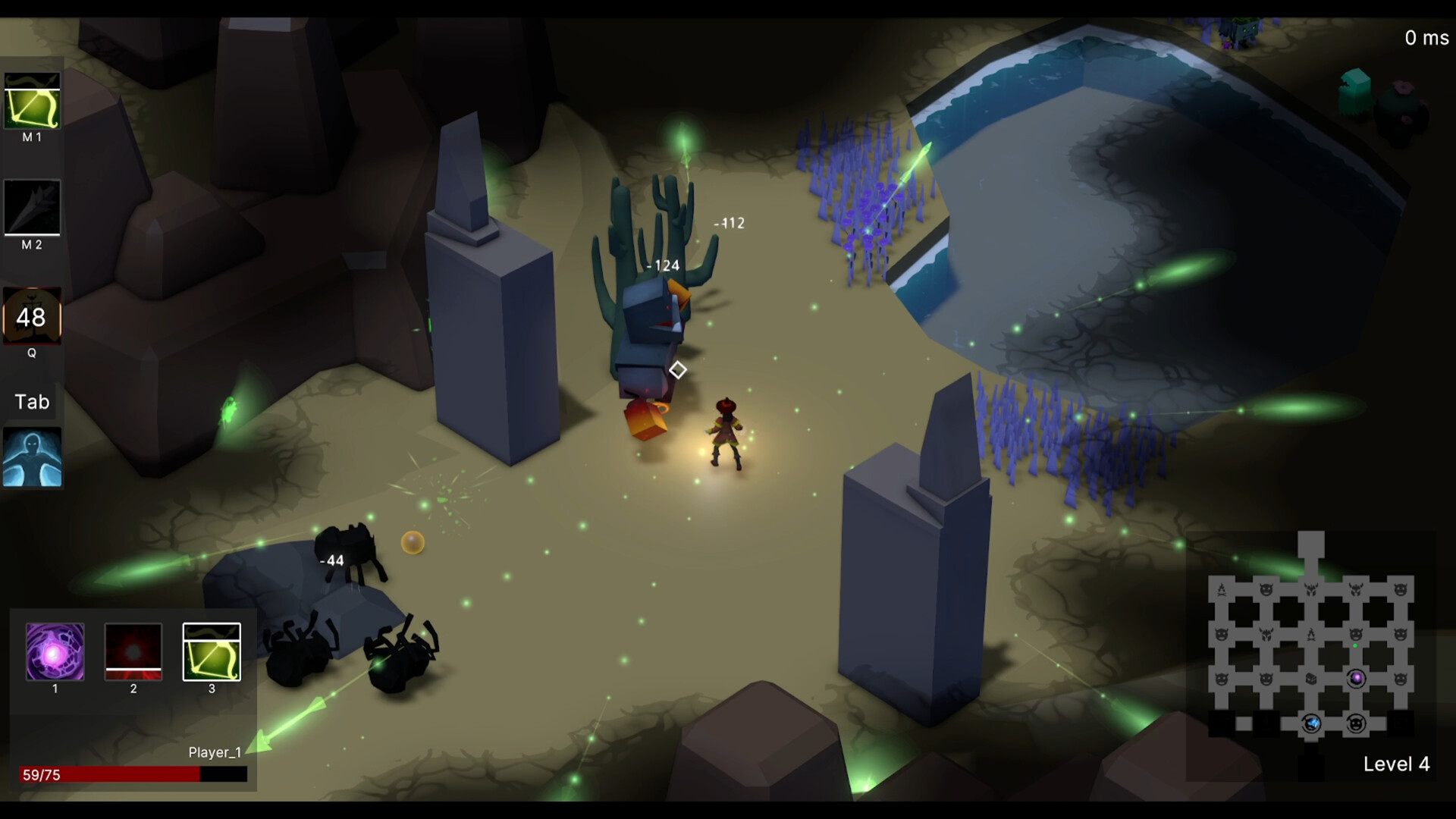Click the 0 ms ping indicator
The height and width of the screenshot is (819, 1456).
pos(1425,36)
